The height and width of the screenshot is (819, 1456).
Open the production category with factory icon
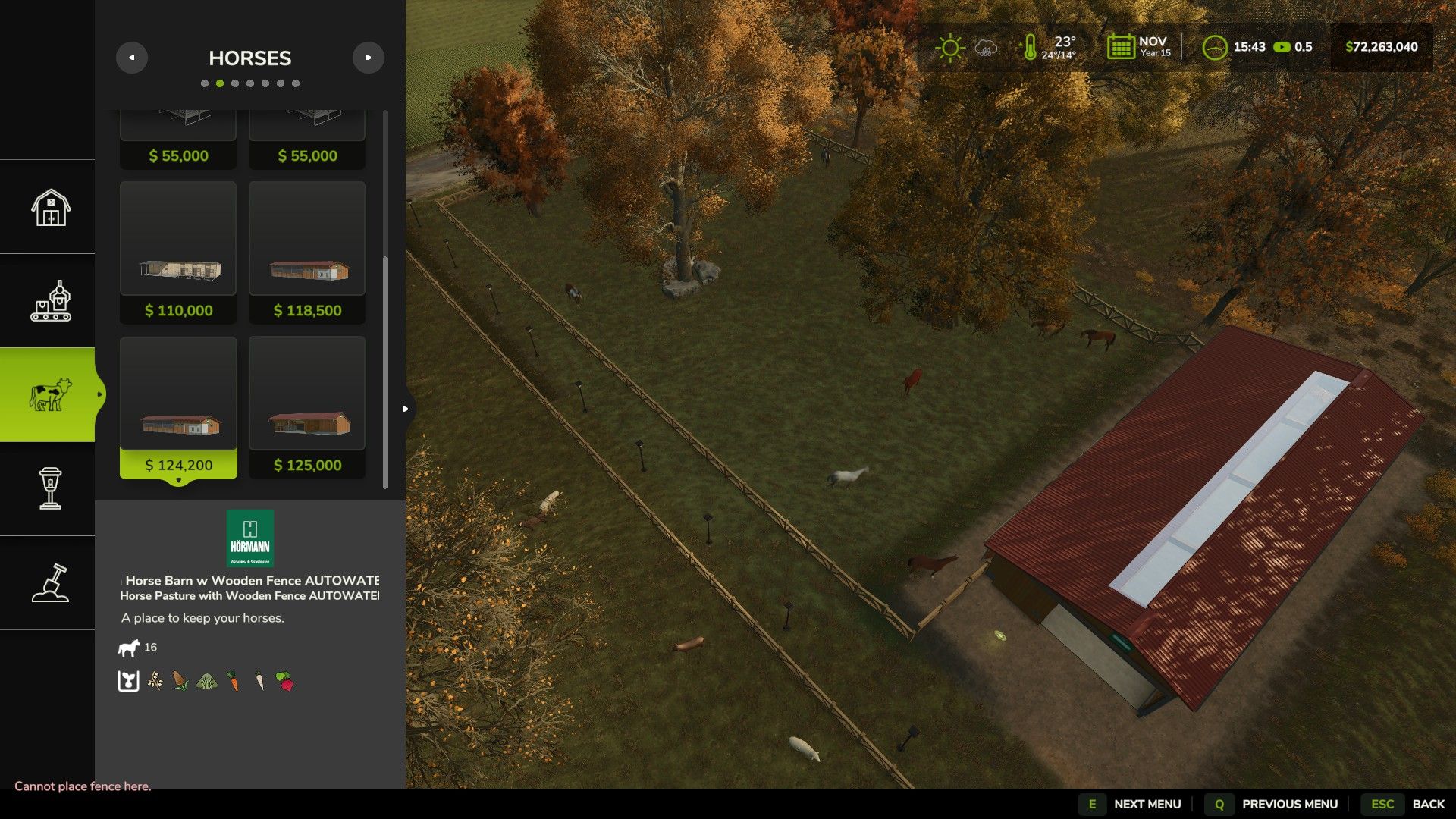pyautogui.click(x=50, y=301)
